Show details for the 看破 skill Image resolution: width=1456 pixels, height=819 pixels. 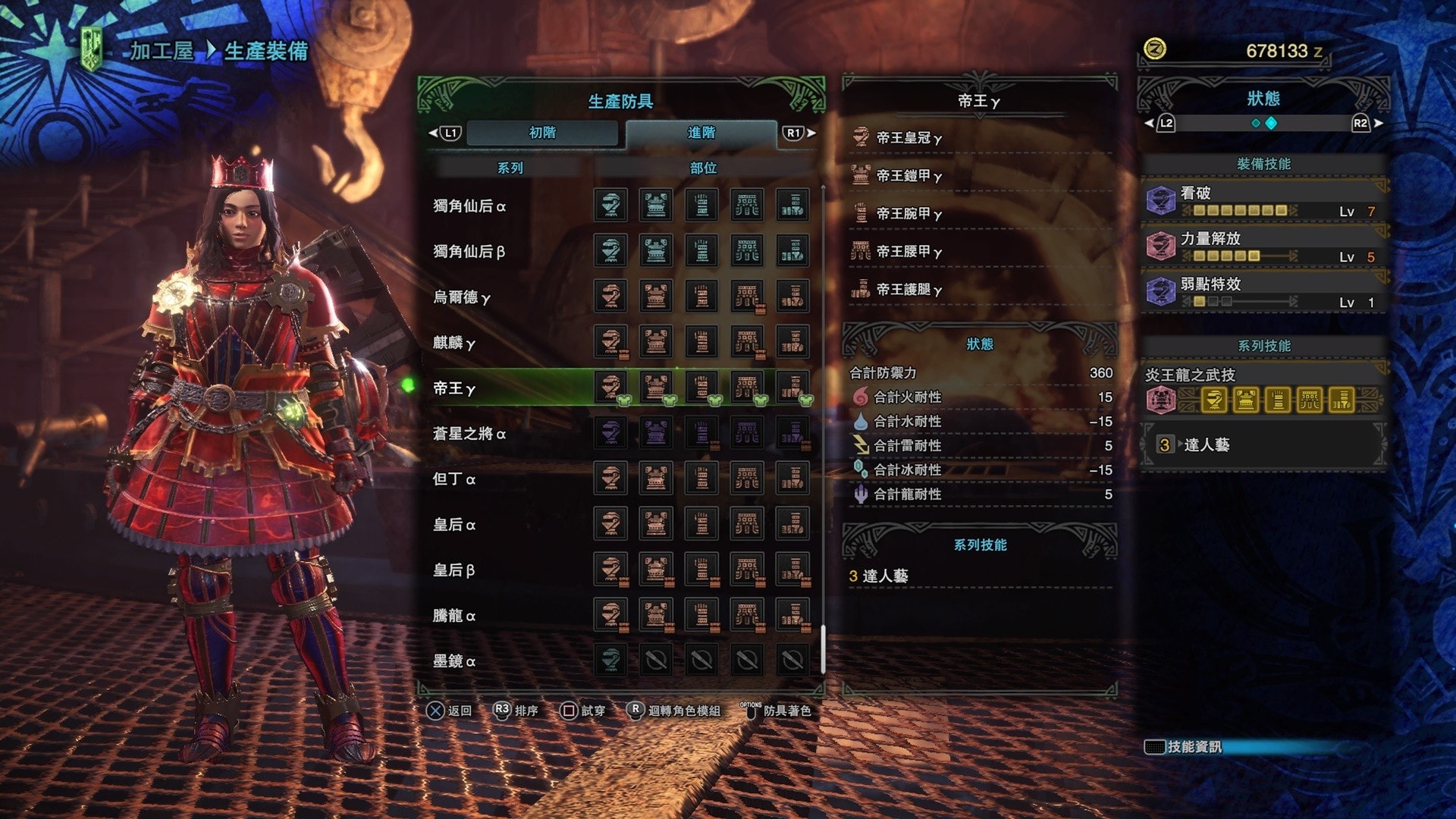click(x=1263, y=201)
